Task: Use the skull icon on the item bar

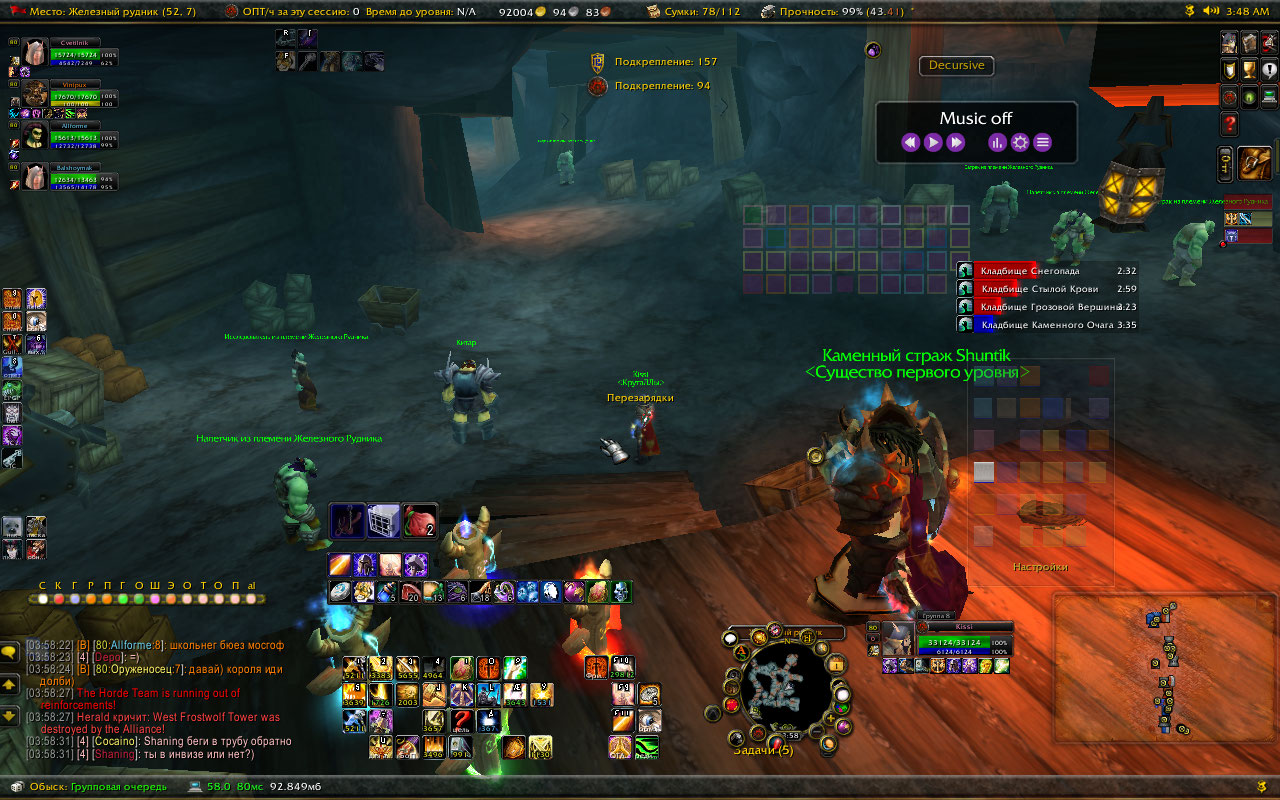Action: click(621, 592)
